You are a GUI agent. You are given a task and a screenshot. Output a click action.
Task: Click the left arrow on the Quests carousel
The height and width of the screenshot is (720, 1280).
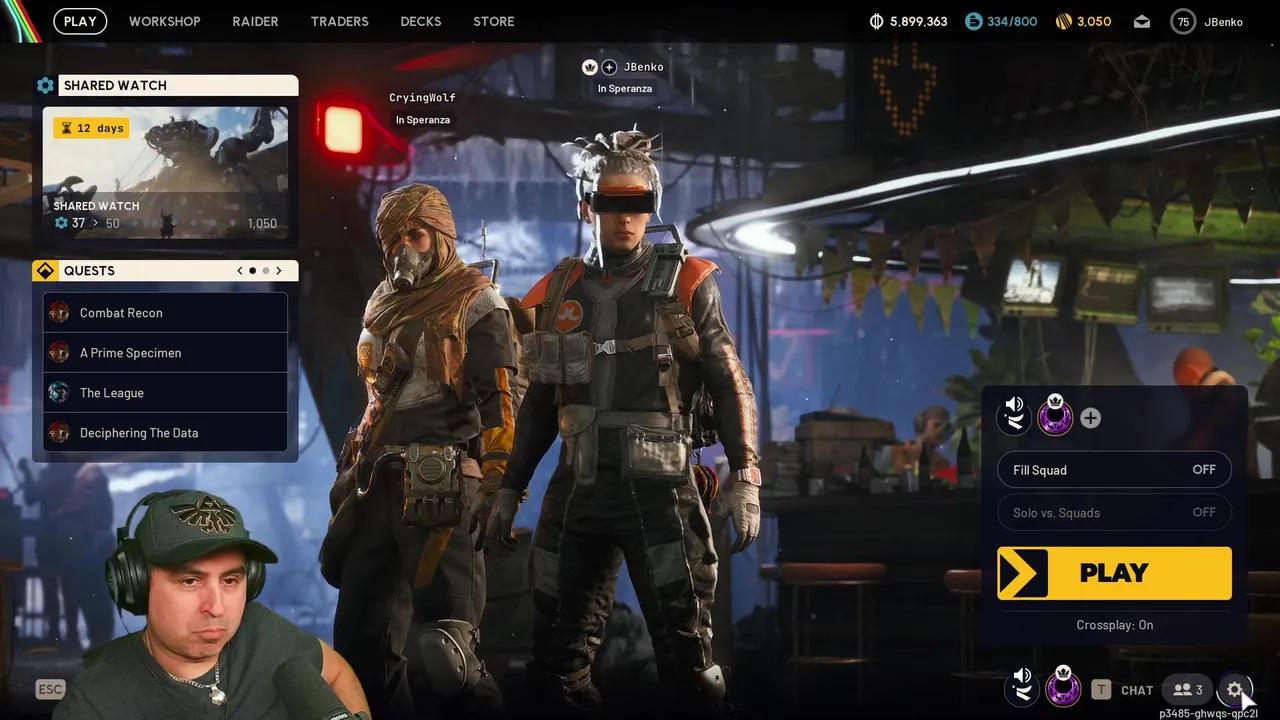(239, 270)
